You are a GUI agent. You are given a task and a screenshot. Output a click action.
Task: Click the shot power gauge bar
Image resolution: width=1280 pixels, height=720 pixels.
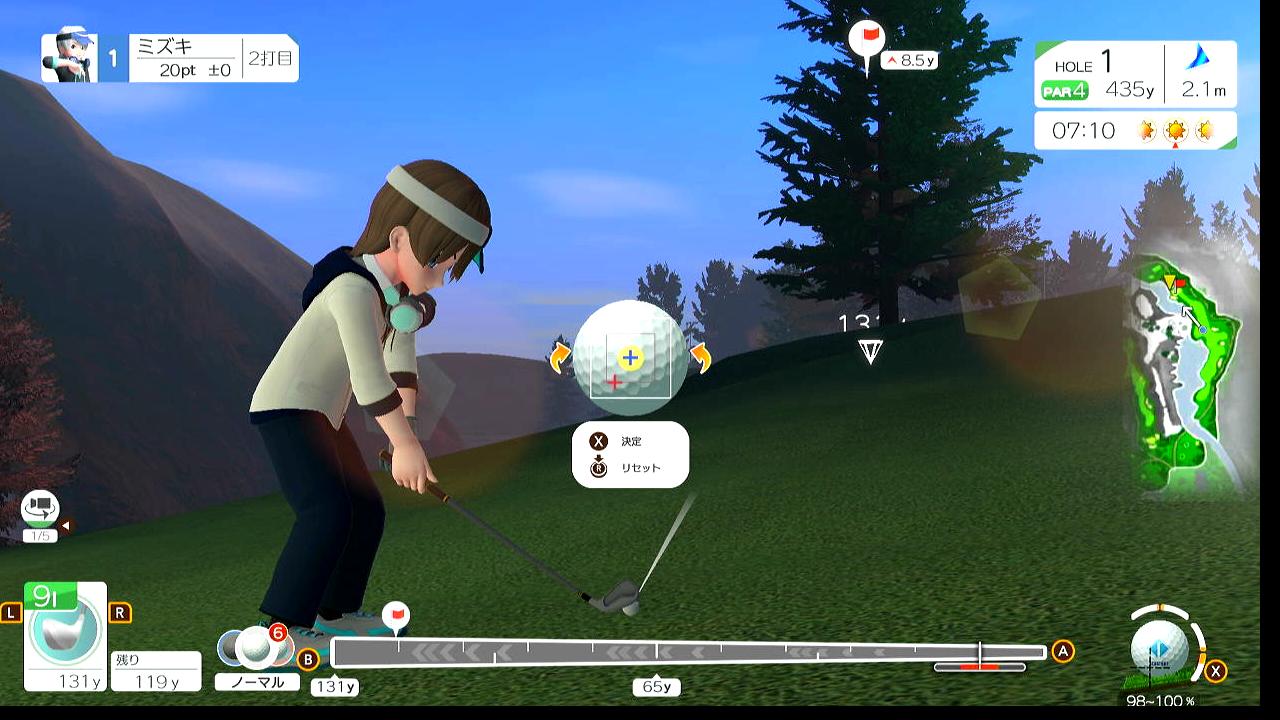coord(688,653)
